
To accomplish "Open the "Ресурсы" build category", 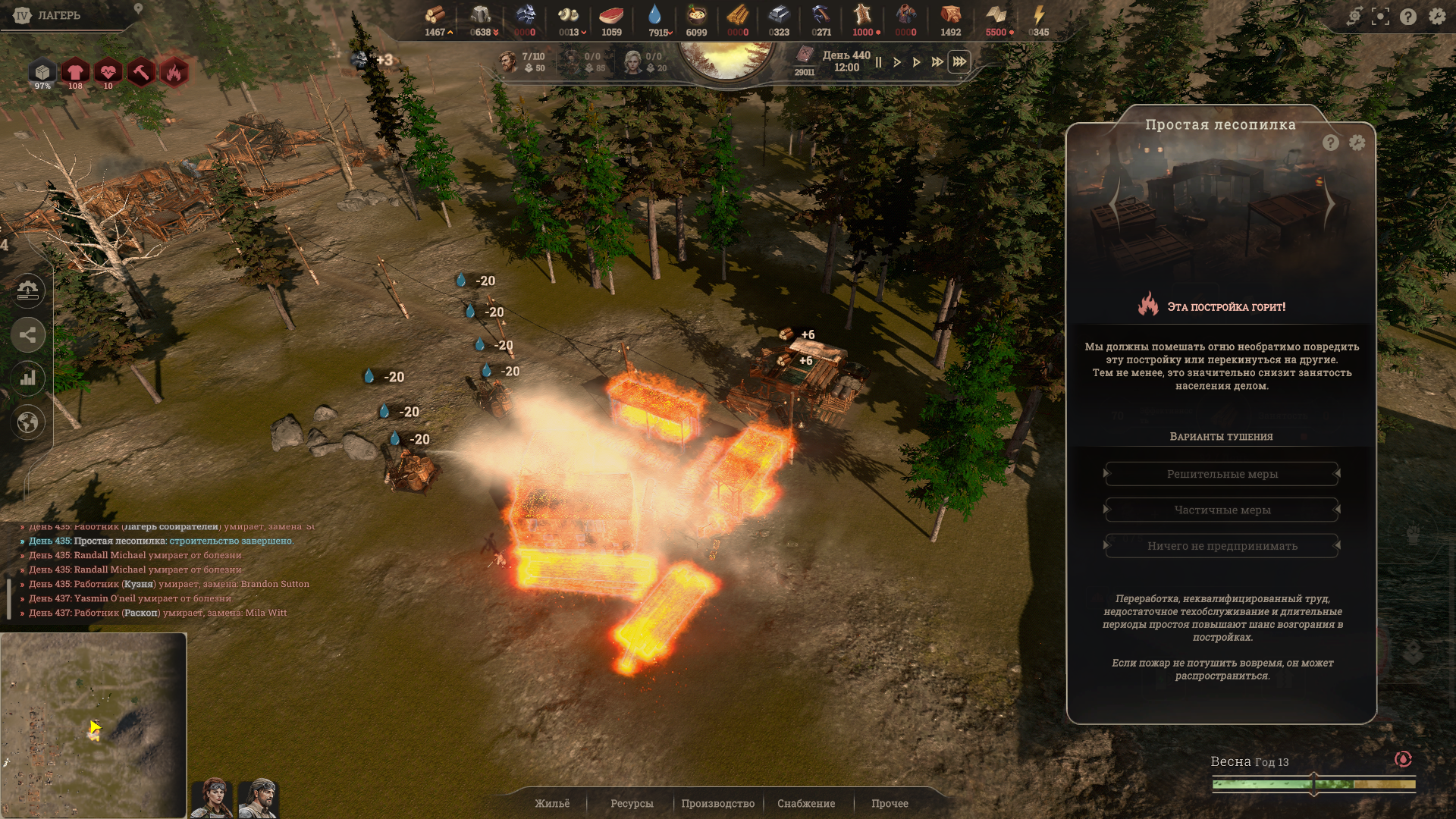I will tap(632, 803).
